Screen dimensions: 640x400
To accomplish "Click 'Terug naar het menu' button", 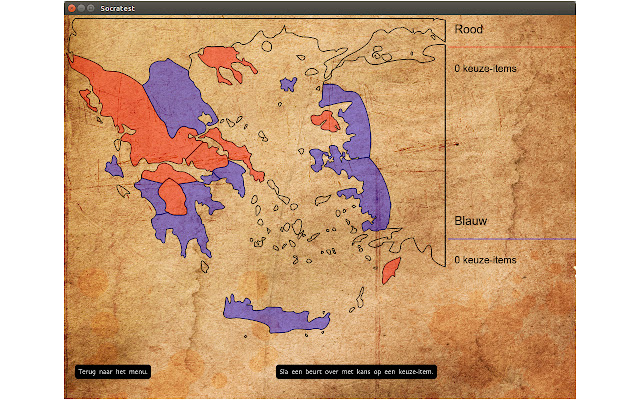I will 113,372.
